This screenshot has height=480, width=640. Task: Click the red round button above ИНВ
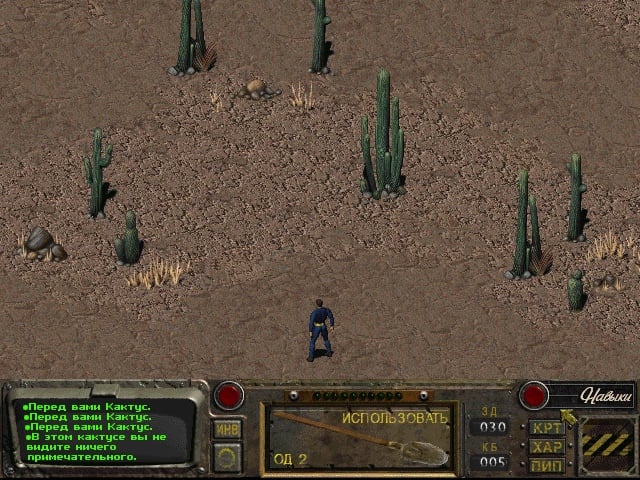click(x=230, y=395)
